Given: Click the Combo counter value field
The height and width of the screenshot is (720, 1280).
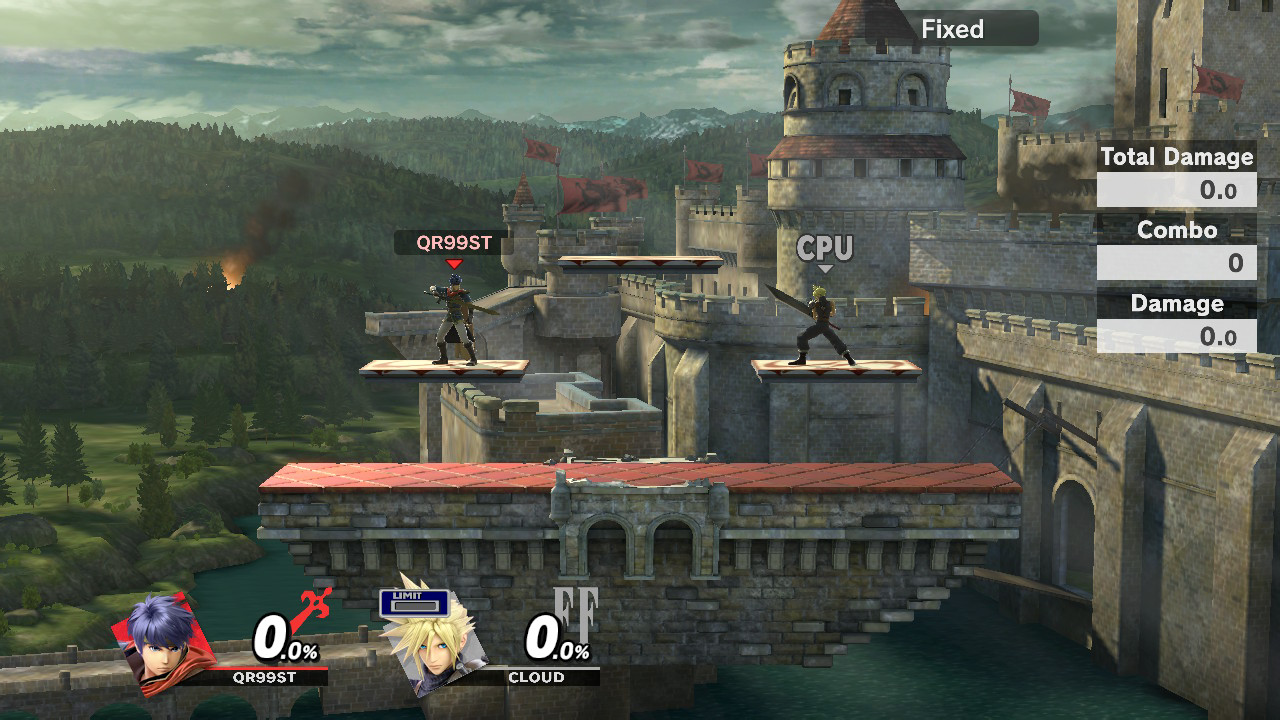Looking at the screenshot, I should pyautogui.click(x=1176, y=263).
